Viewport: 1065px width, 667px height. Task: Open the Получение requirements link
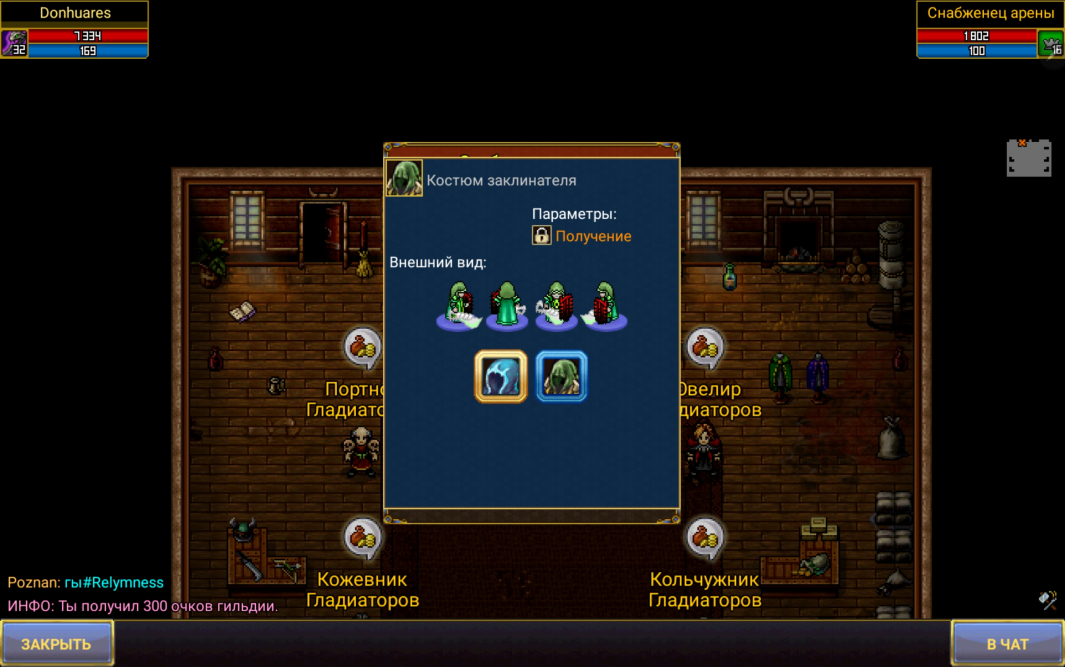(x=592, y=236)
